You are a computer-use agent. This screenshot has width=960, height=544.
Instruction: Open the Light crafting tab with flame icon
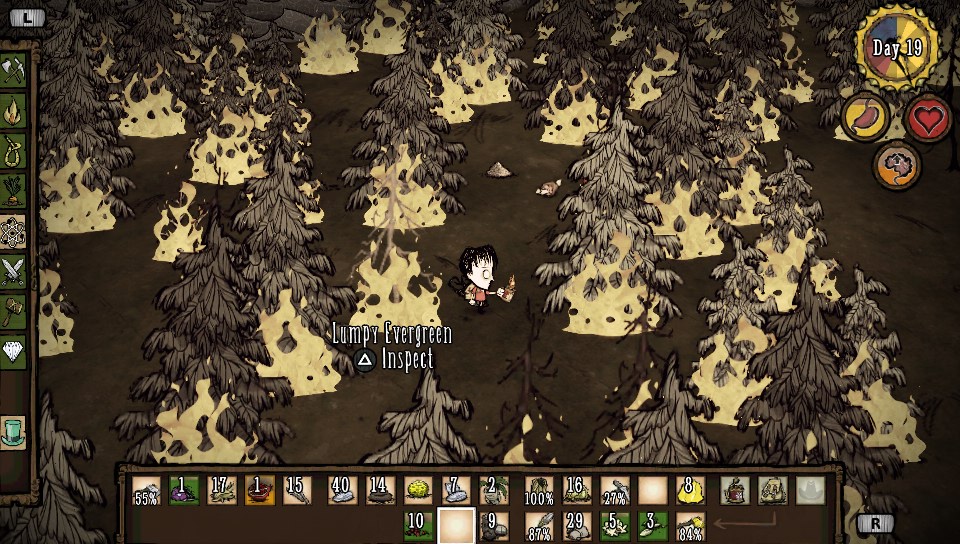click(x=14, y=109)
